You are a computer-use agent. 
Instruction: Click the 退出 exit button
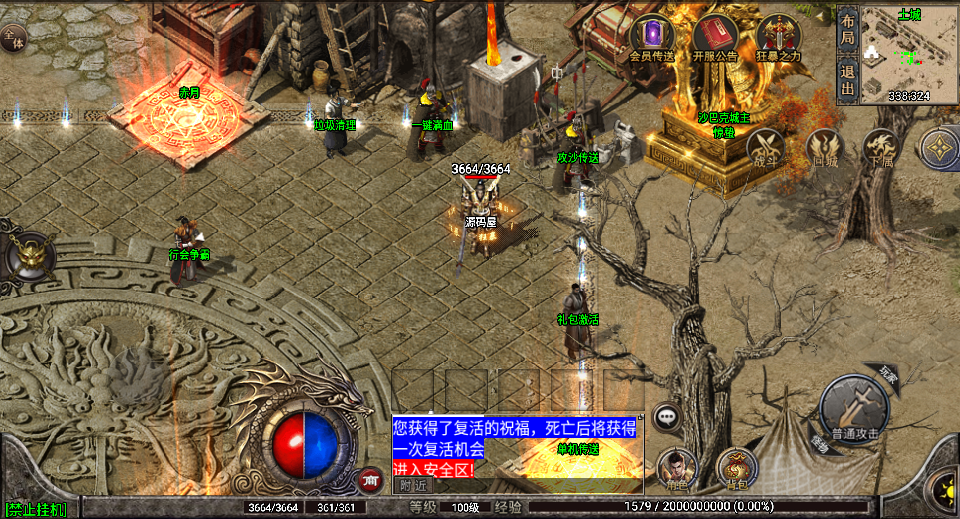(x=847, y=80)
